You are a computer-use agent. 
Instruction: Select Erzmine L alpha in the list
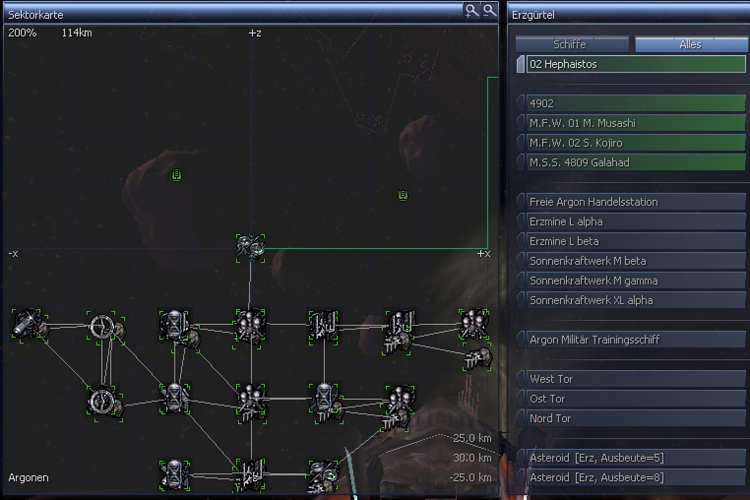click(x=635, y=221)
